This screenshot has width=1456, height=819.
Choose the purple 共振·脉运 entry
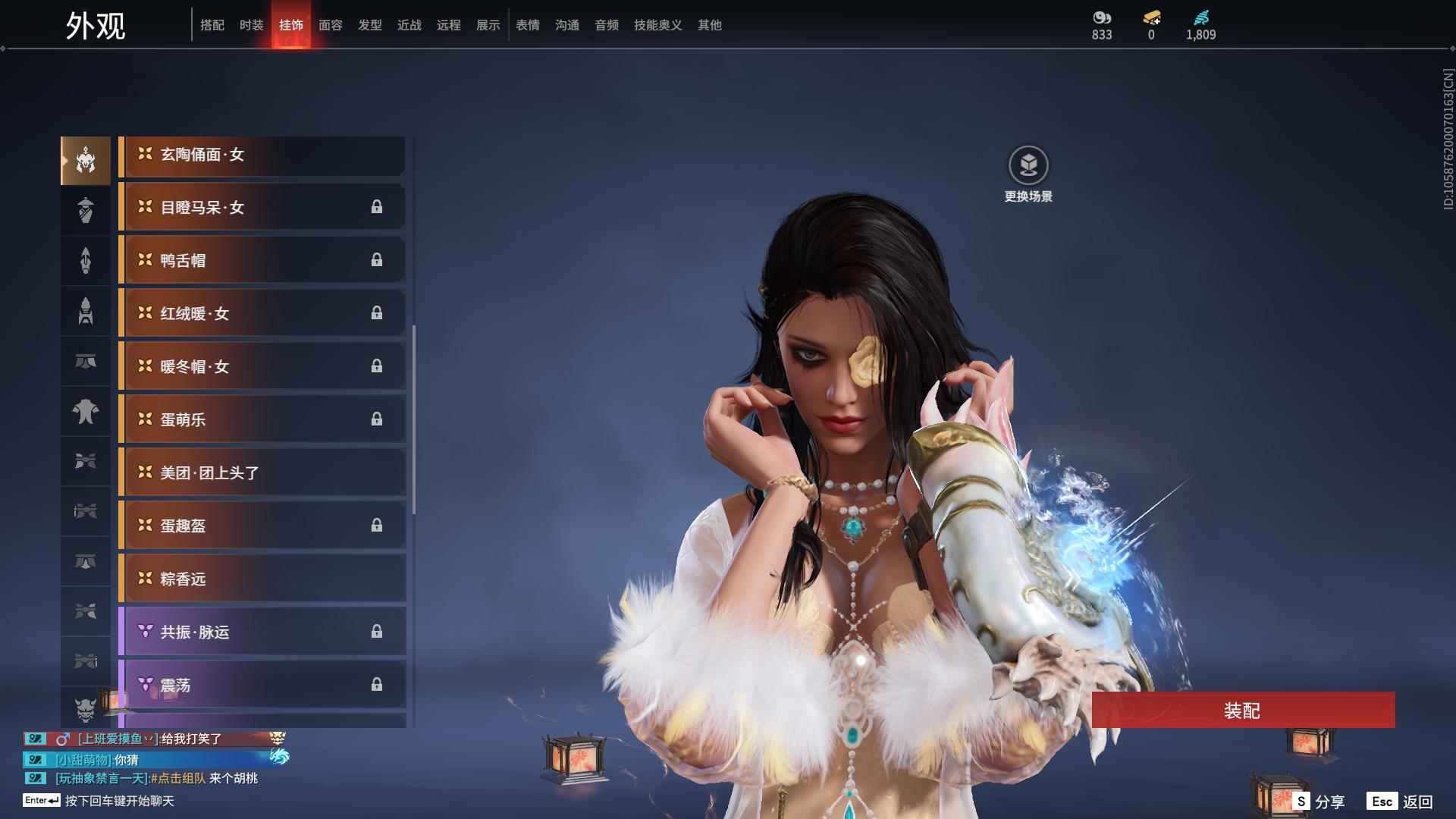point(262,632)
